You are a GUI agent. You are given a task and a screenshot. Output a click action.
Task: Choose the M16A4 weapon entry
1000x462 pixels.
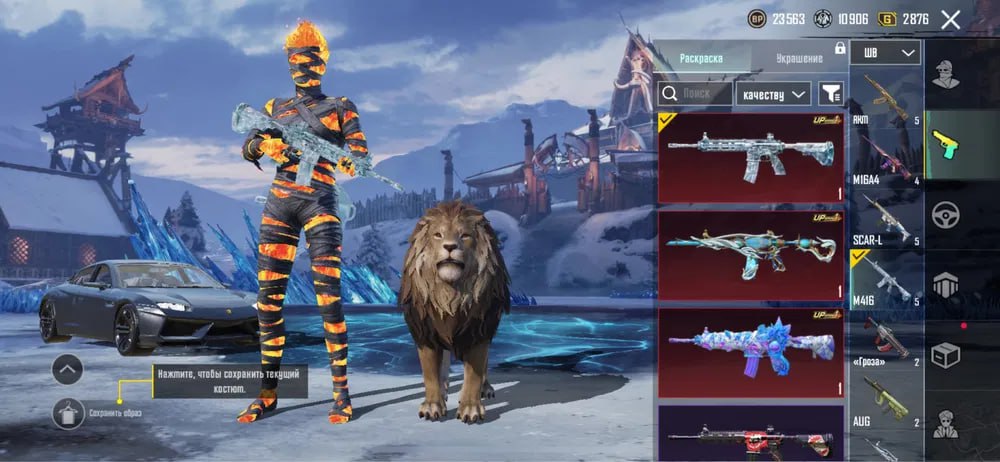(x=885, y=158)
